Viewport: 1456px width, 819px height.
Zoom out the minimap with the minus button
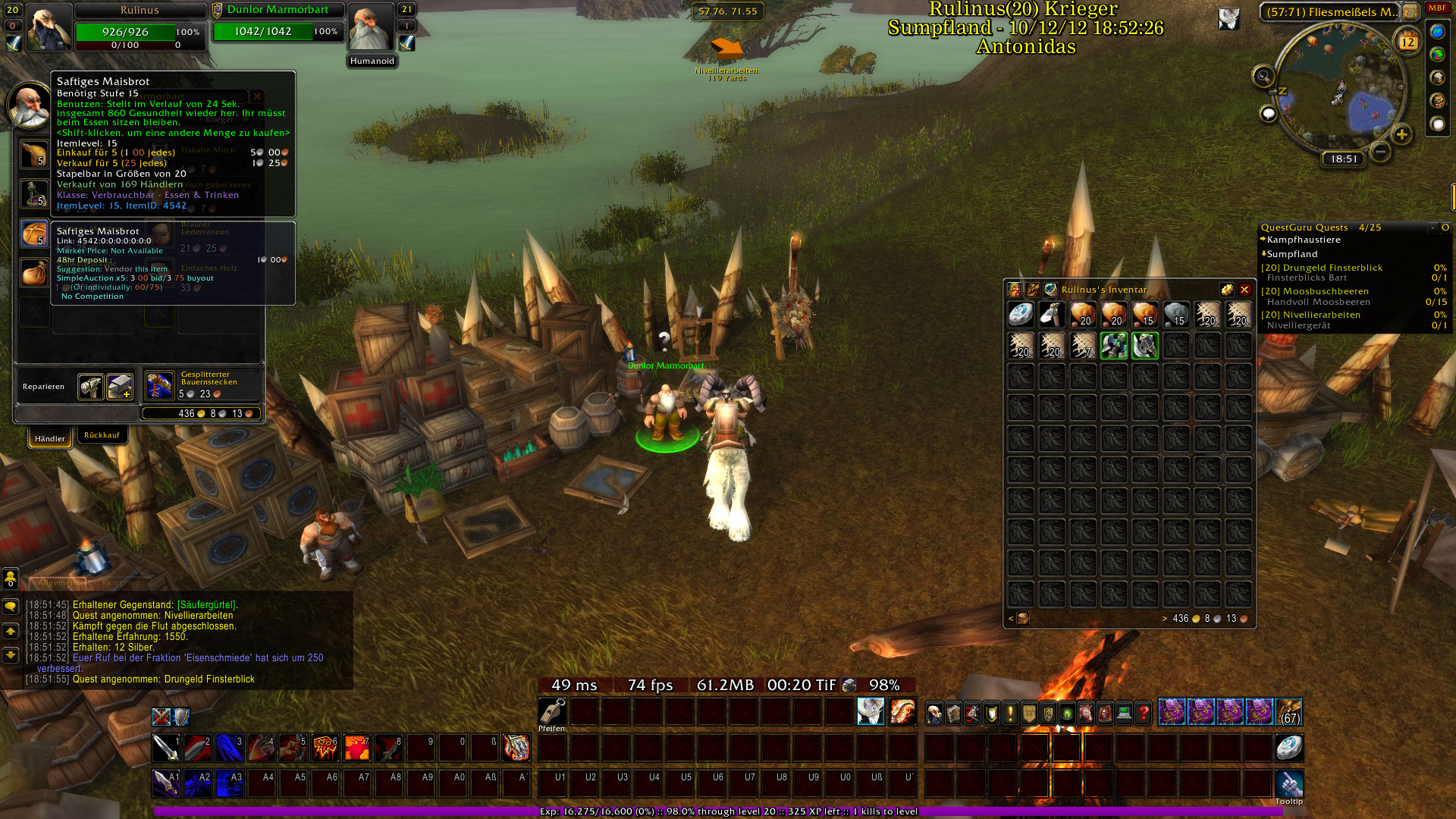coord(1381,152)
